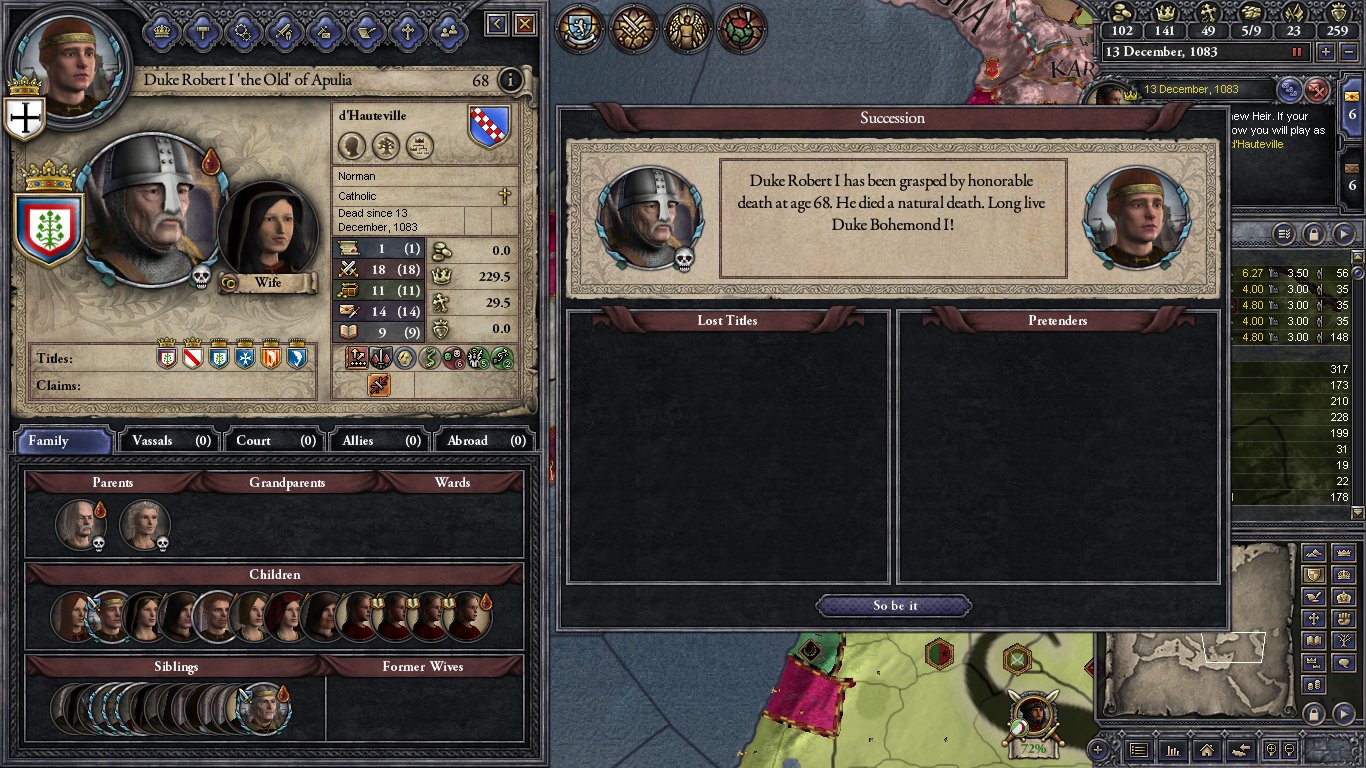Switch to the terrain map mode

[x=1316, y=554]
